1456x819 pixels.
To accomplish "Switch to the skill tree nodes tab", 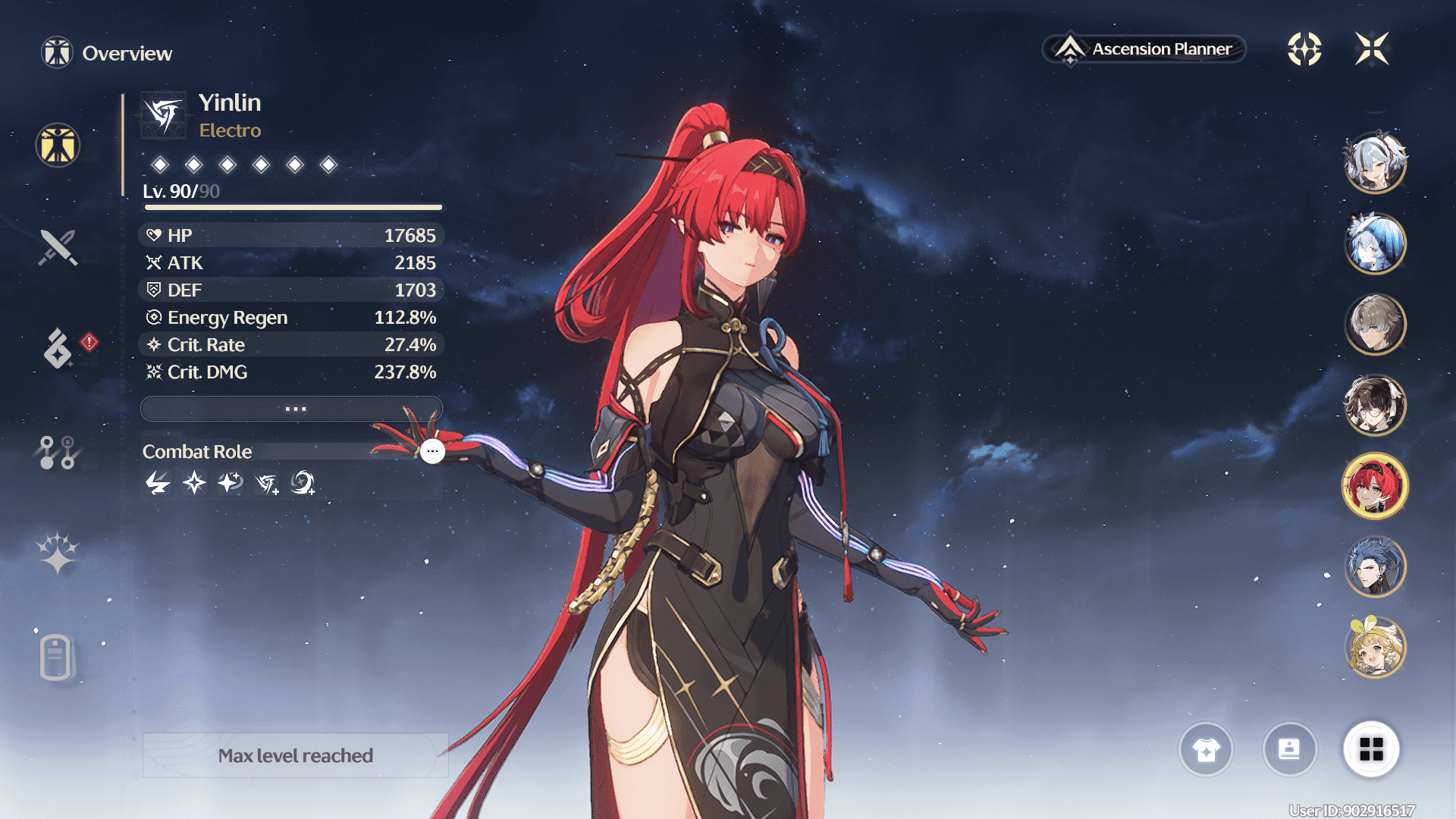I will pos(58,452).
